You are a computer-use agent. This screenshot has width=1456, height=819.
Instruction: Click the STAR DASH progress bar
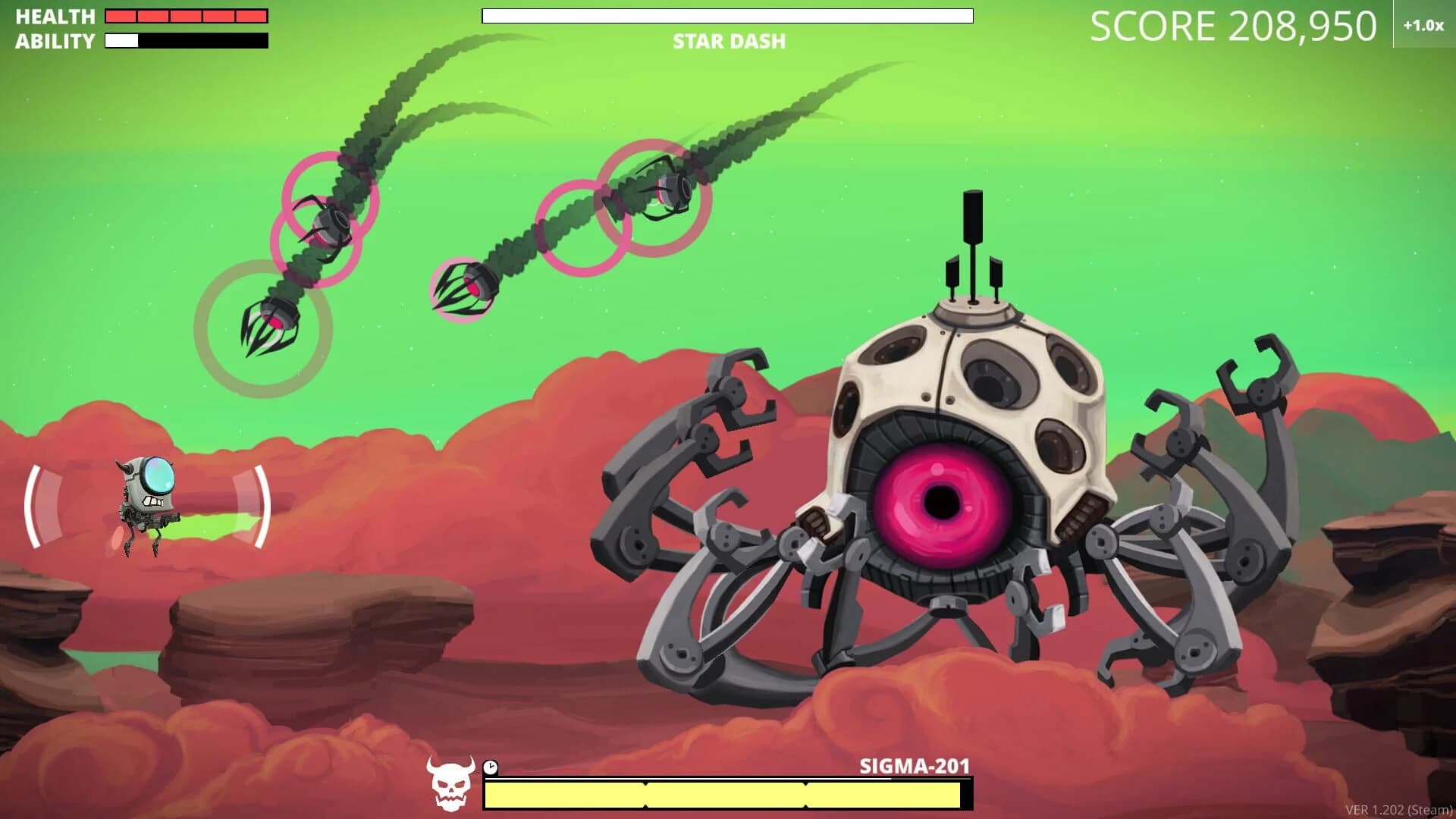[x=728, y=17]
